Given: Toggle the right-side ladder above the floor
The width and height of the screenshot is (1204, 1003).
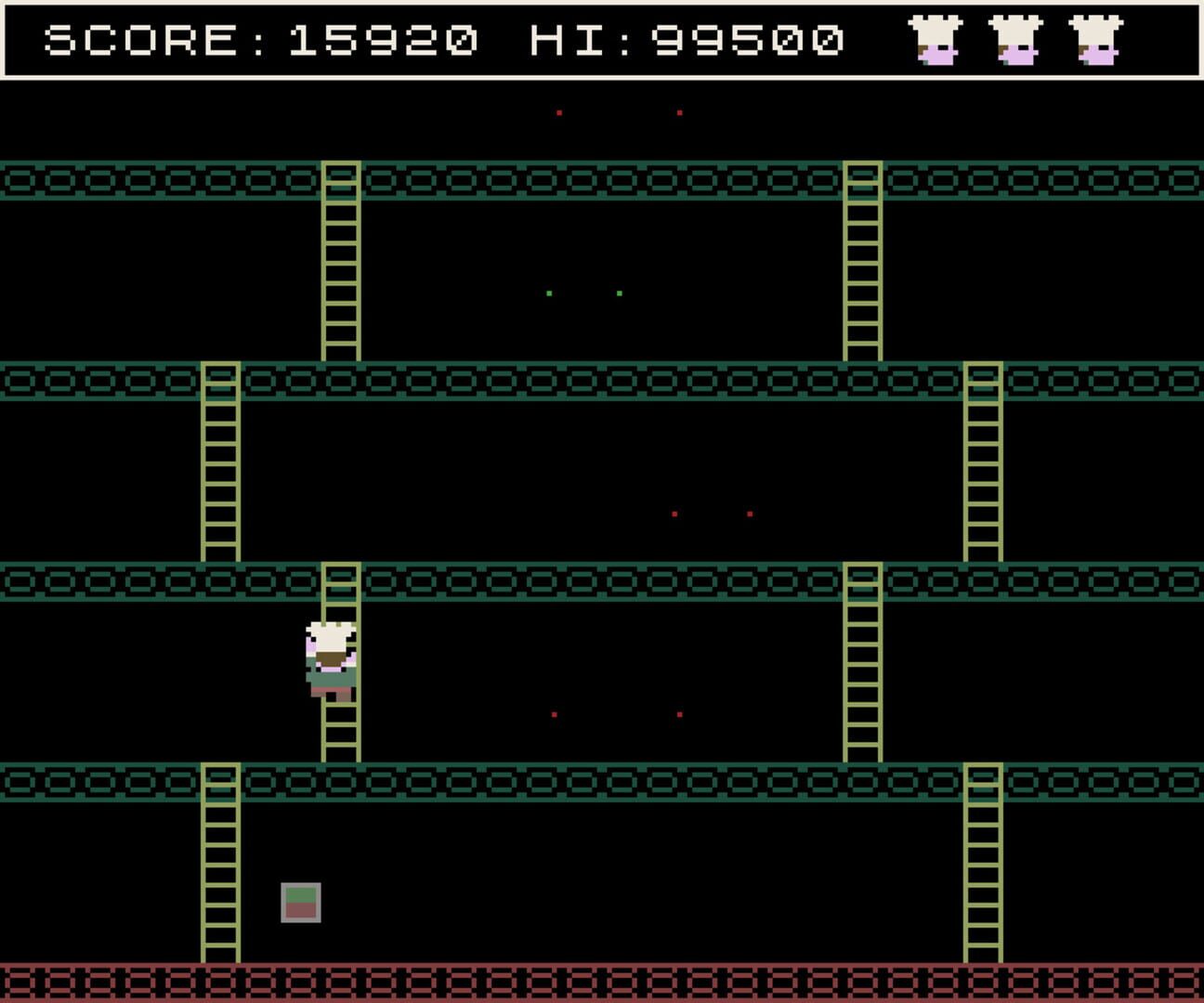Looking at the screenshot, I should (x=983, y=864).
